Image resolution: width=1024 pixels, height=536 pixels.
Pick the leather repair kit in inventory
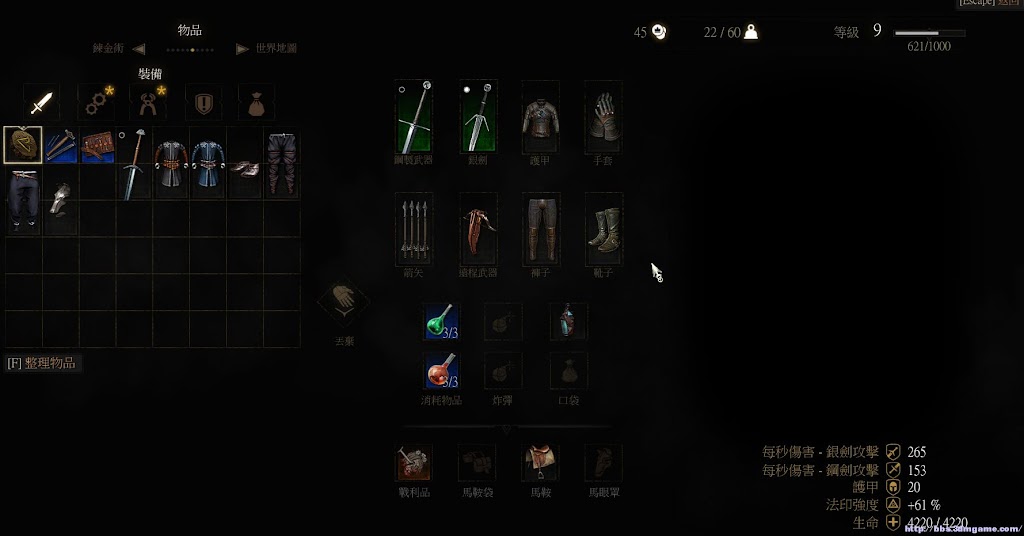pos(97,145)
